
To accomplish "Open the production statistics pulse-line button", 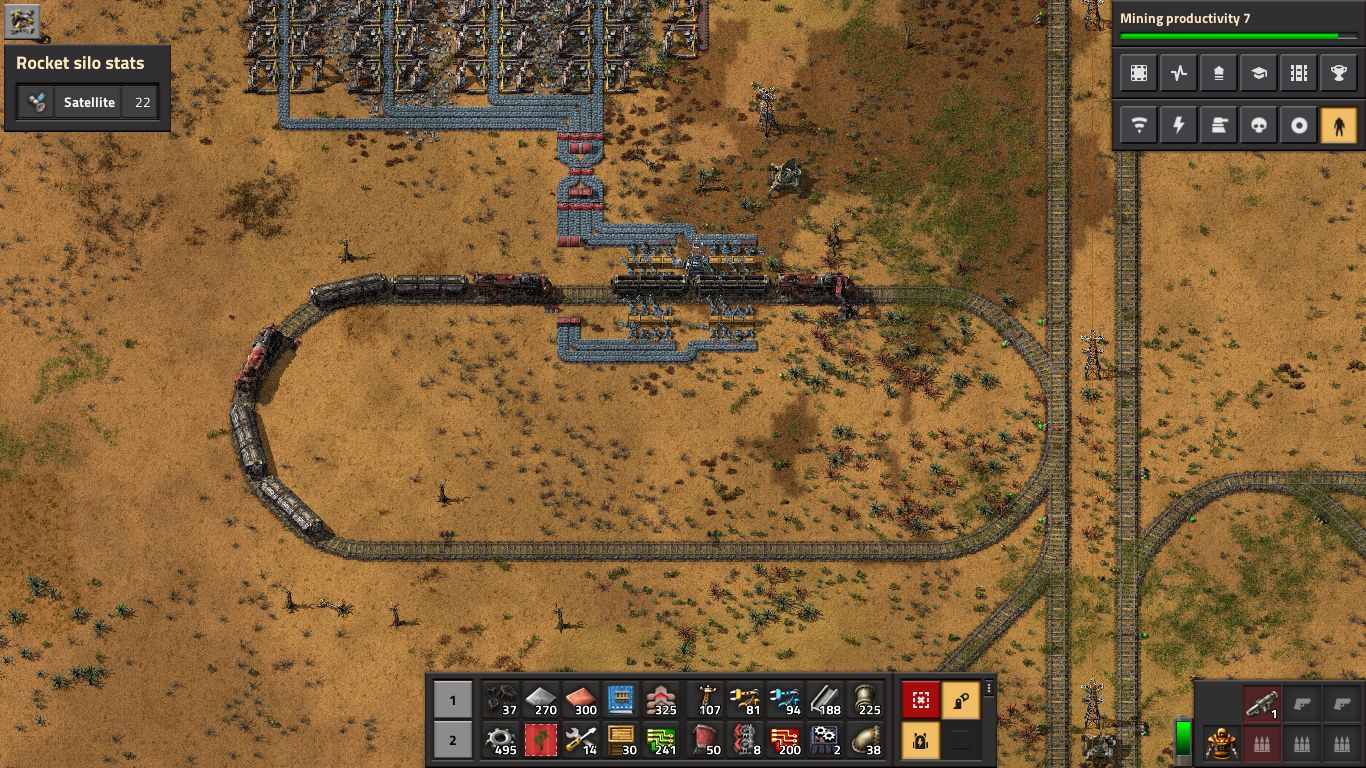I will coord(1179,73).
